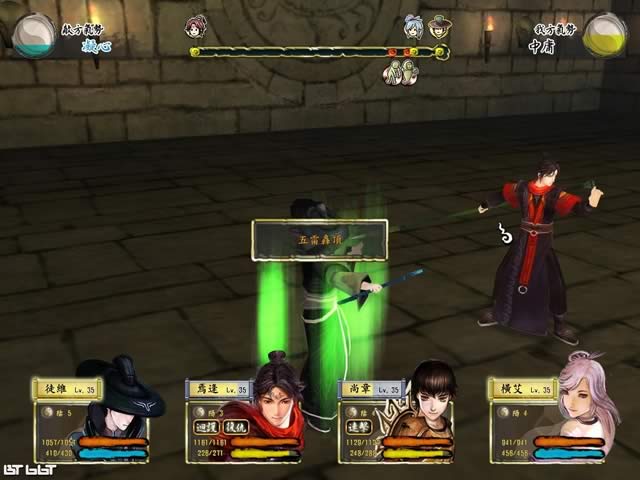Select the red-haired portrait on the turn bar
640x480 pixels.
coord(197,25)
